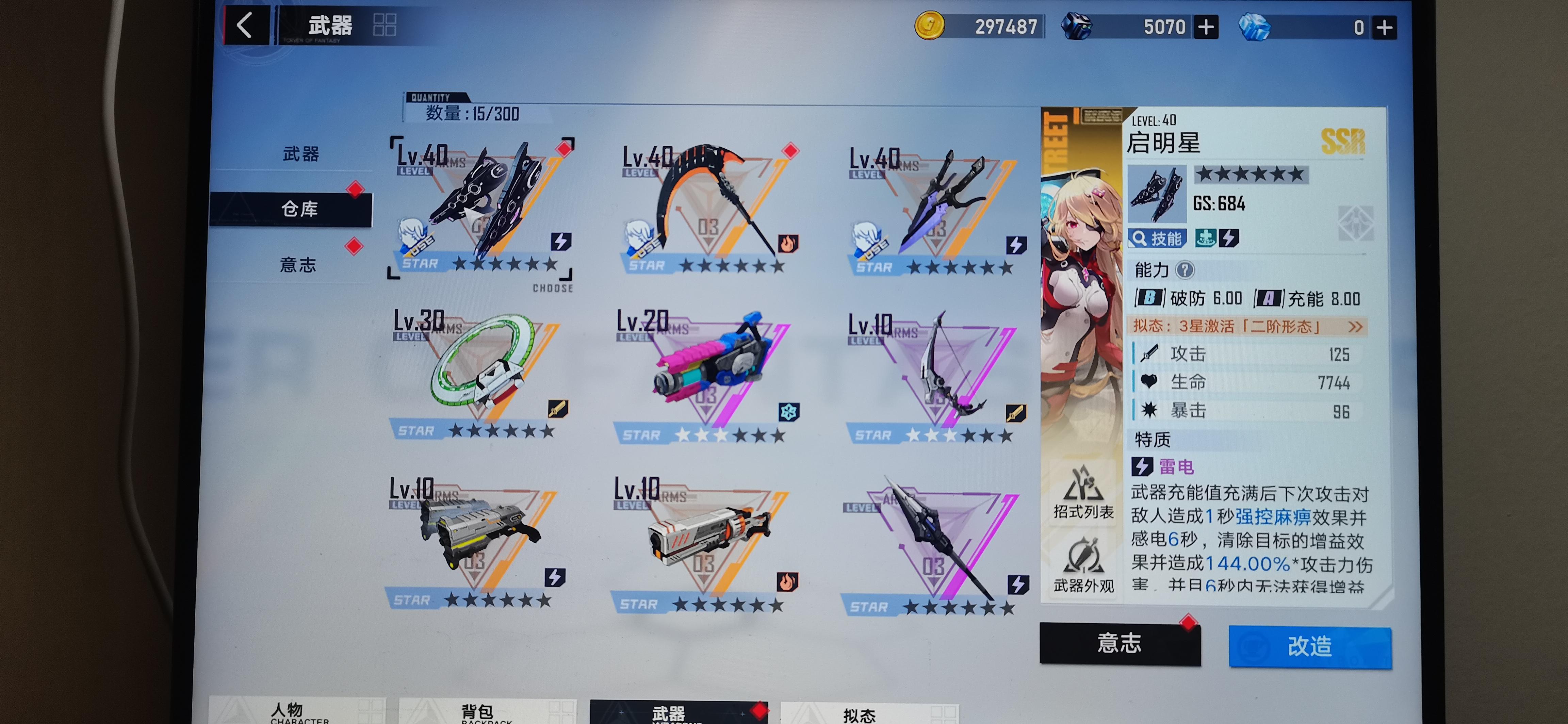Tap the back arrow at top left
1568x724 pixels.
pyautogui.click(x=245, y=25)
